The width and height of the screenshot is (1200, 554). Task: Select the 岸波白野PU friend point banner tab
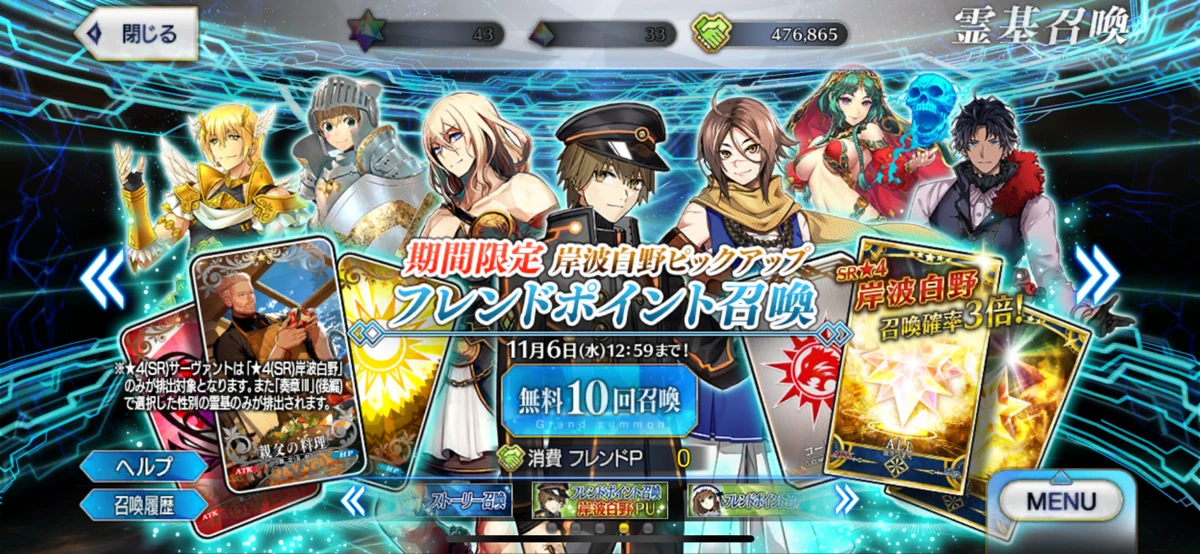coord(597,498)
